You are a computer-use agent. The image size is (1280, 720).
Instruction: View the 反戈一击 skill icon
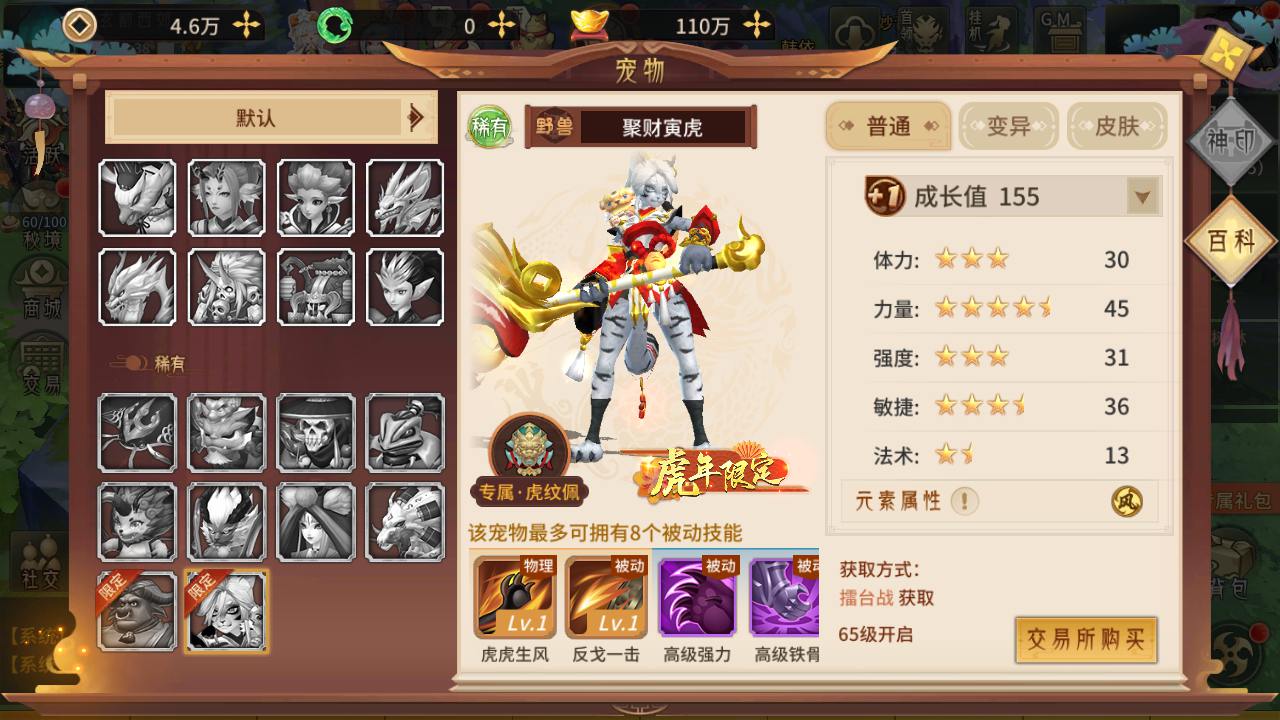pyautogui.click(x=606, y=597)
